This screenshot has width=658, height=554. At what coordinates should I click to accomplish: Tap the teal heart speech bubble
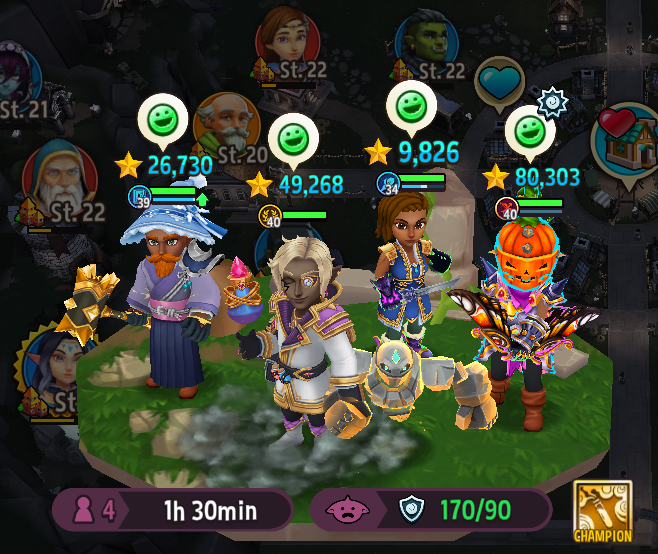[x=500, y=83]
